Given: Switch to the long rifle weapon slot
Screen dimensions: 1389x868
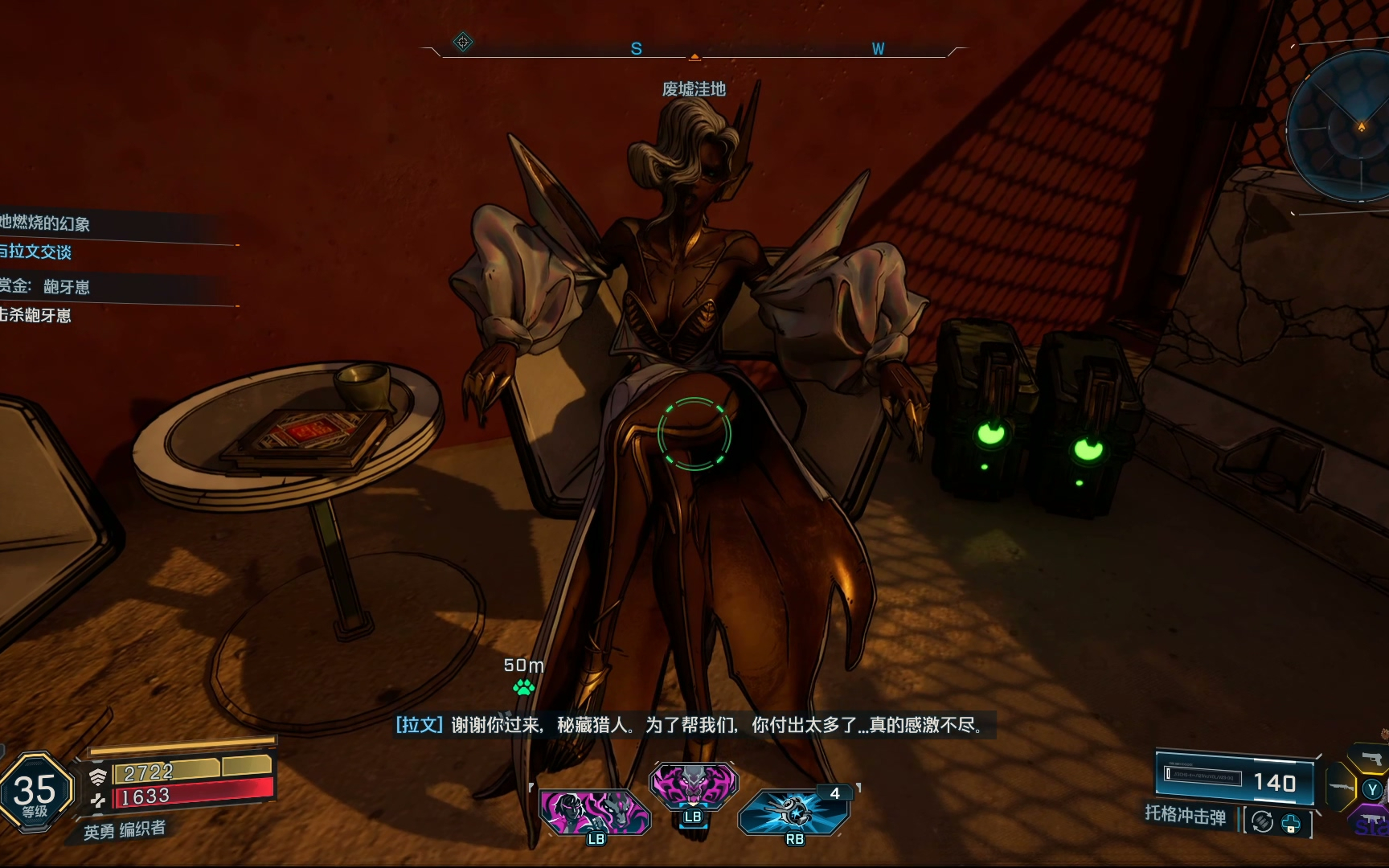Looking at the screenshot, I should click(1339, 785).
